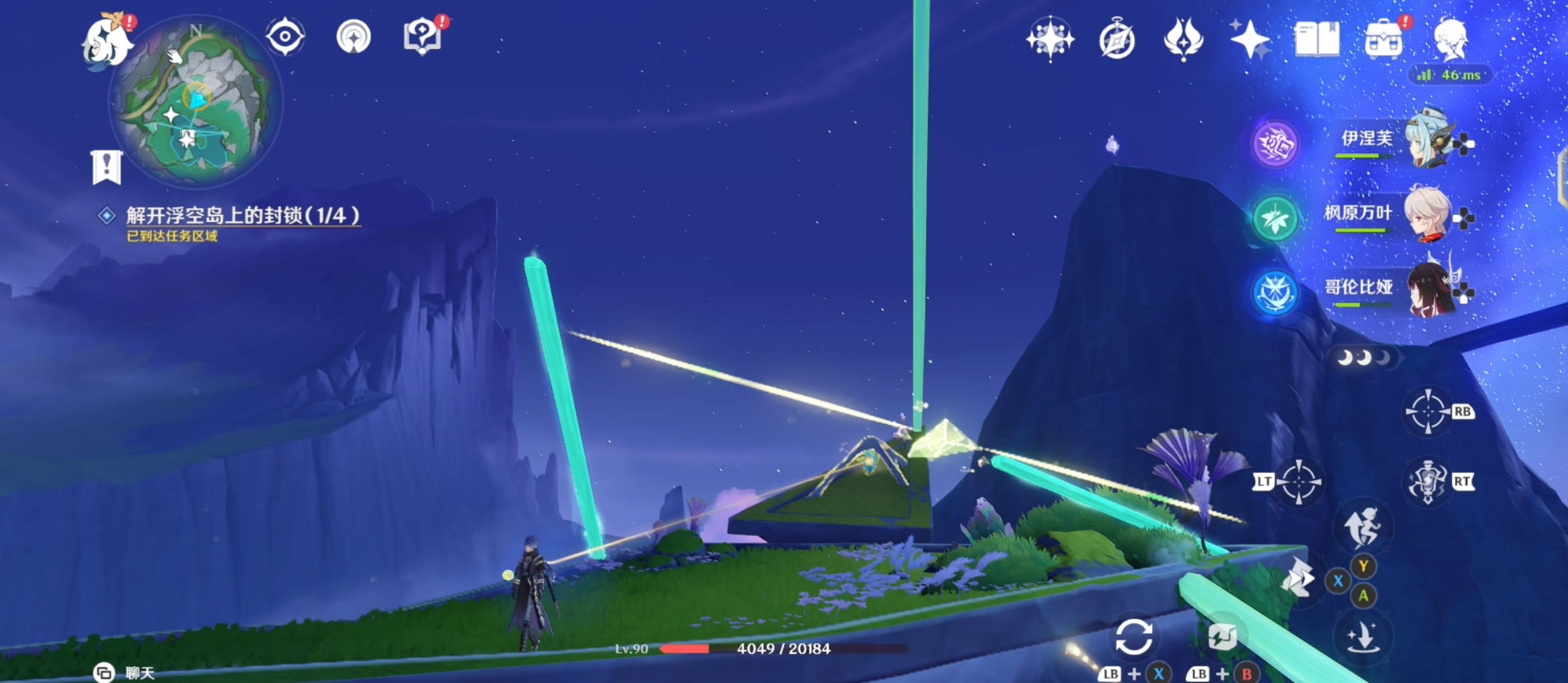This screenshot has width=1568, height=683.
Task: Activate the sprint running figure button
Action: (1362, 527)
